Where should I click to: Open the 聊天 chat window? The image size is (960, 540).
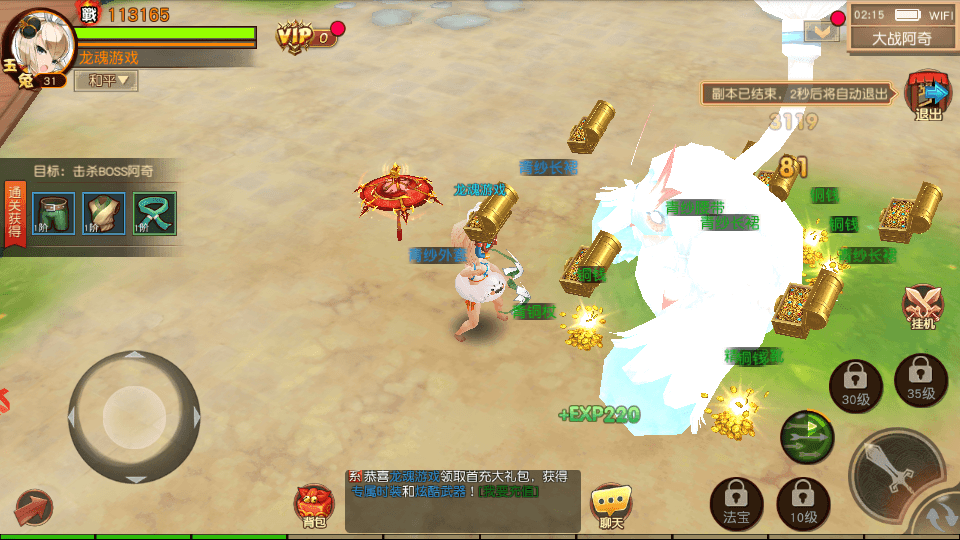click(x=610, y=504)
